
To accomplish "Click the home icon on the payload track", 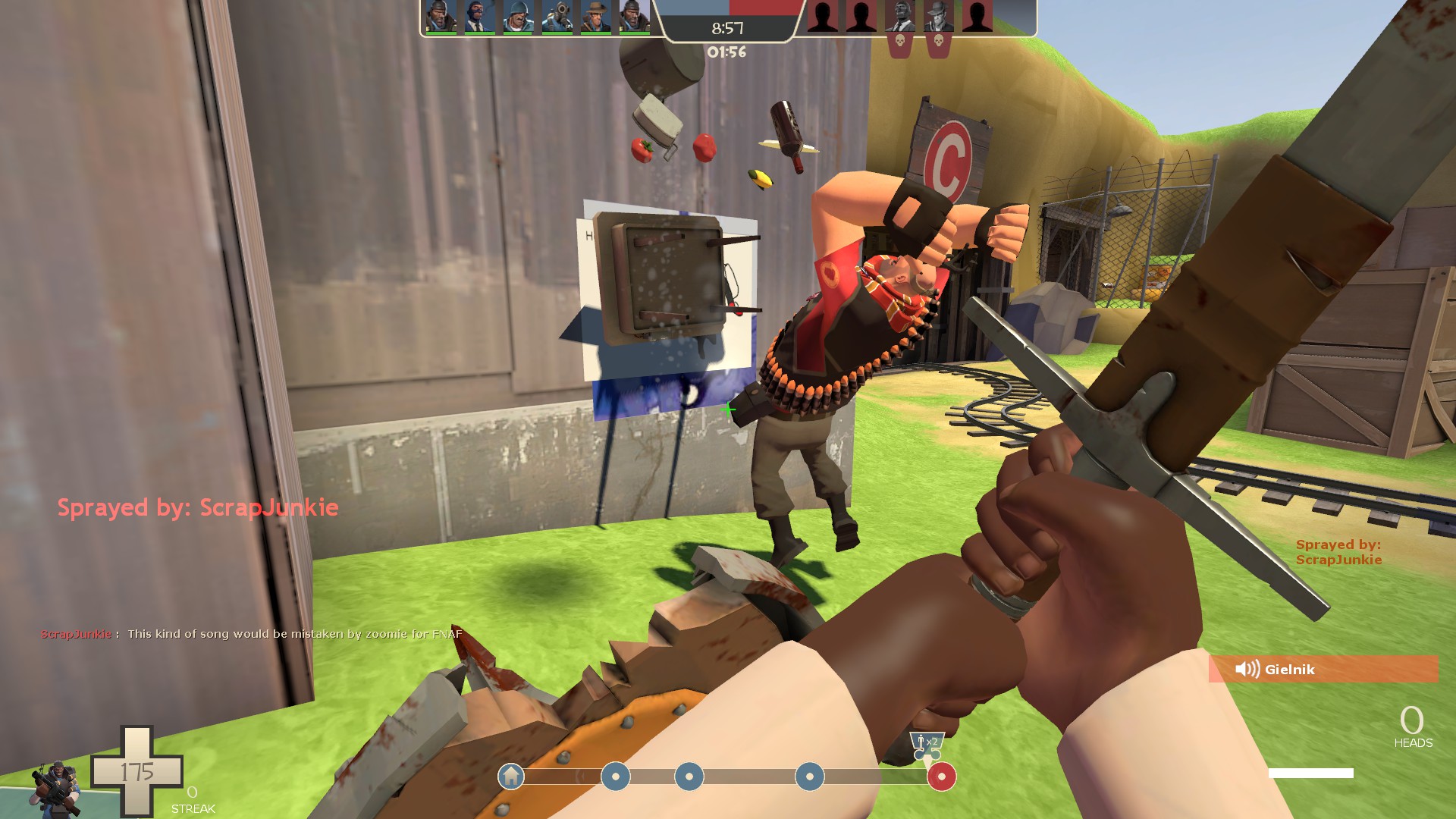I will (511, 777).
